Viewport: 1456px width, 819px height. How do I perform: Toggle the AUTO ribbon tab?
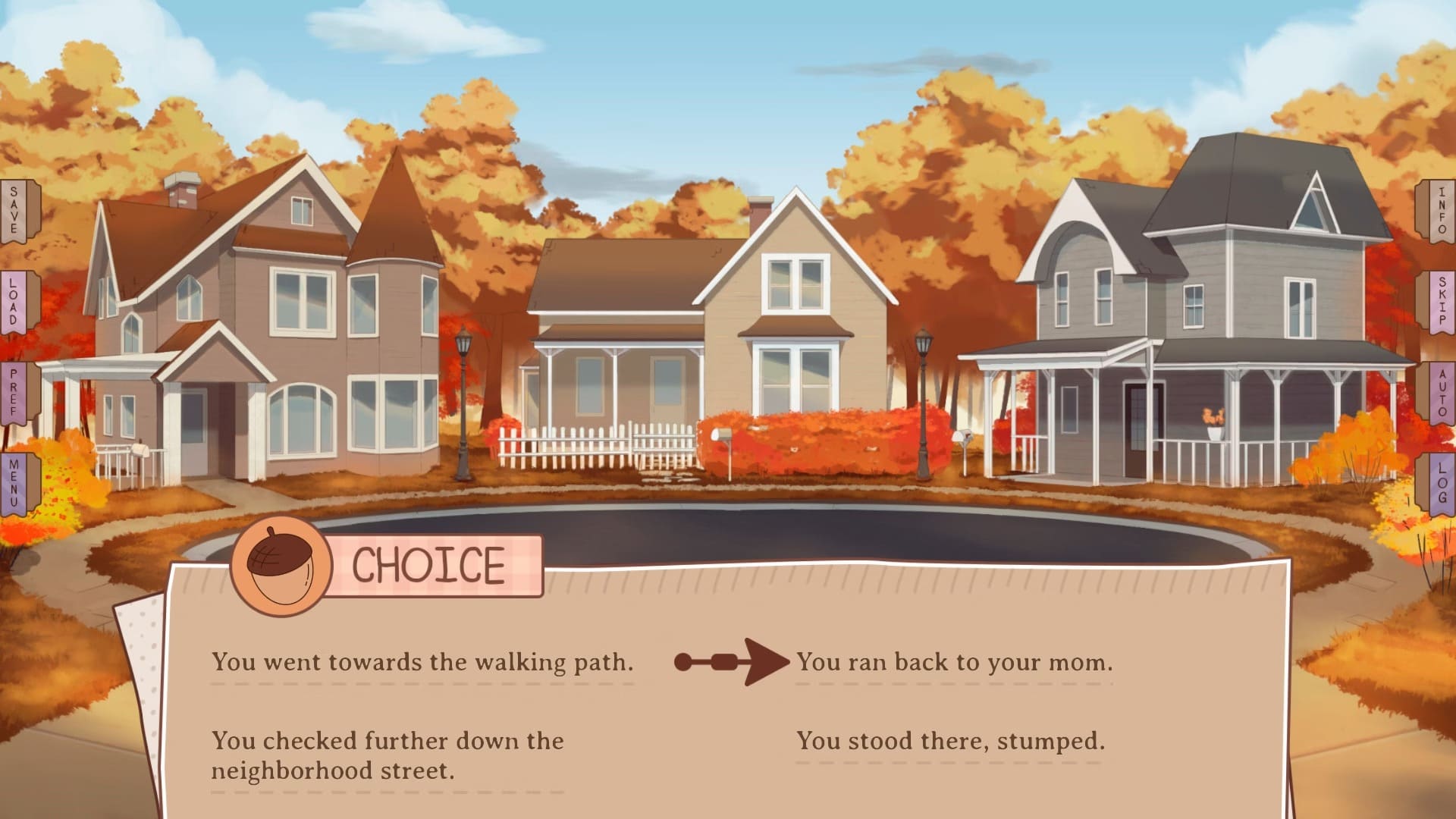click(1441, 393)
